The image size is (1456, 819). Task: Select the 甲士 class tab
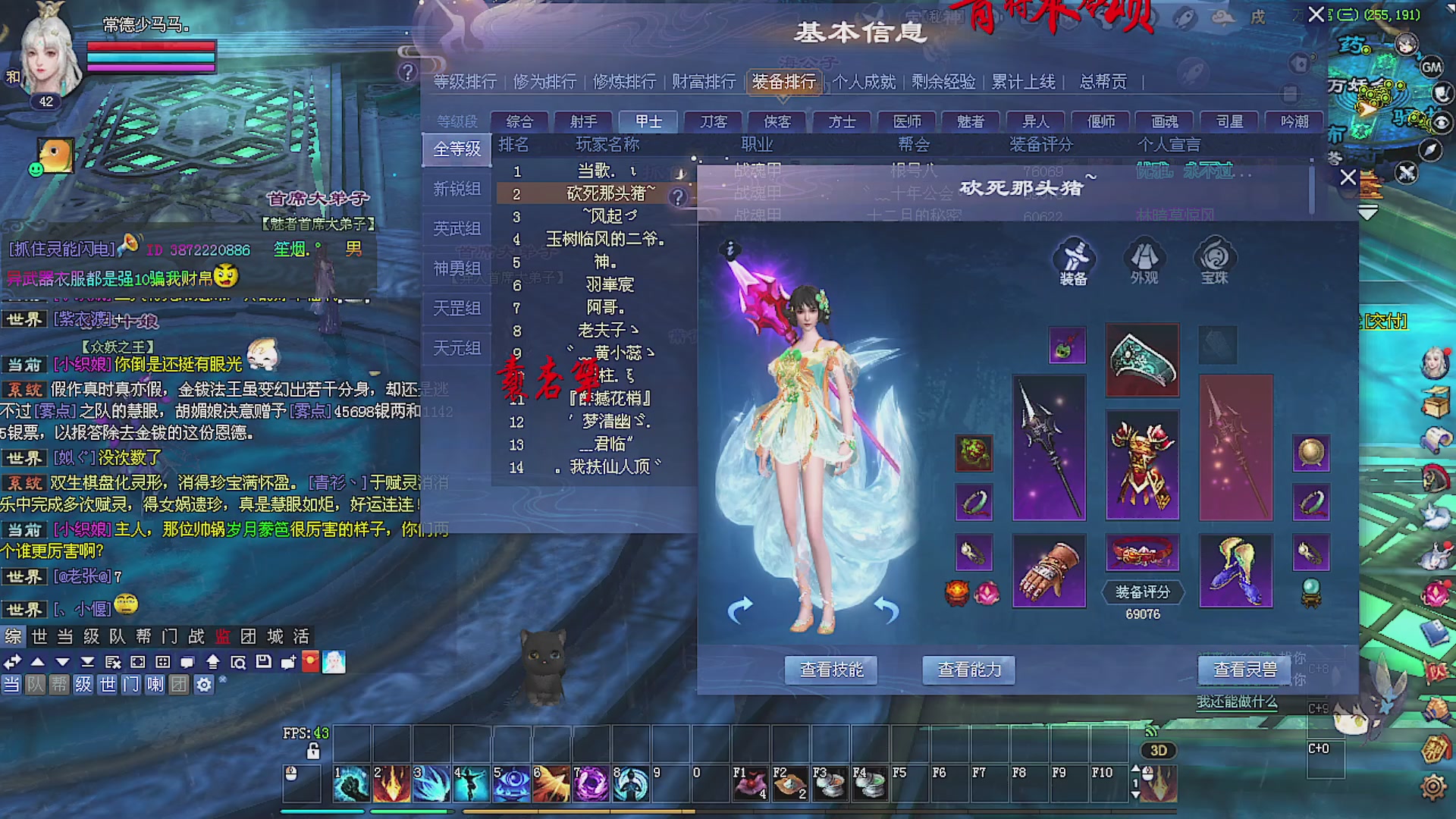tap(647, 121)
